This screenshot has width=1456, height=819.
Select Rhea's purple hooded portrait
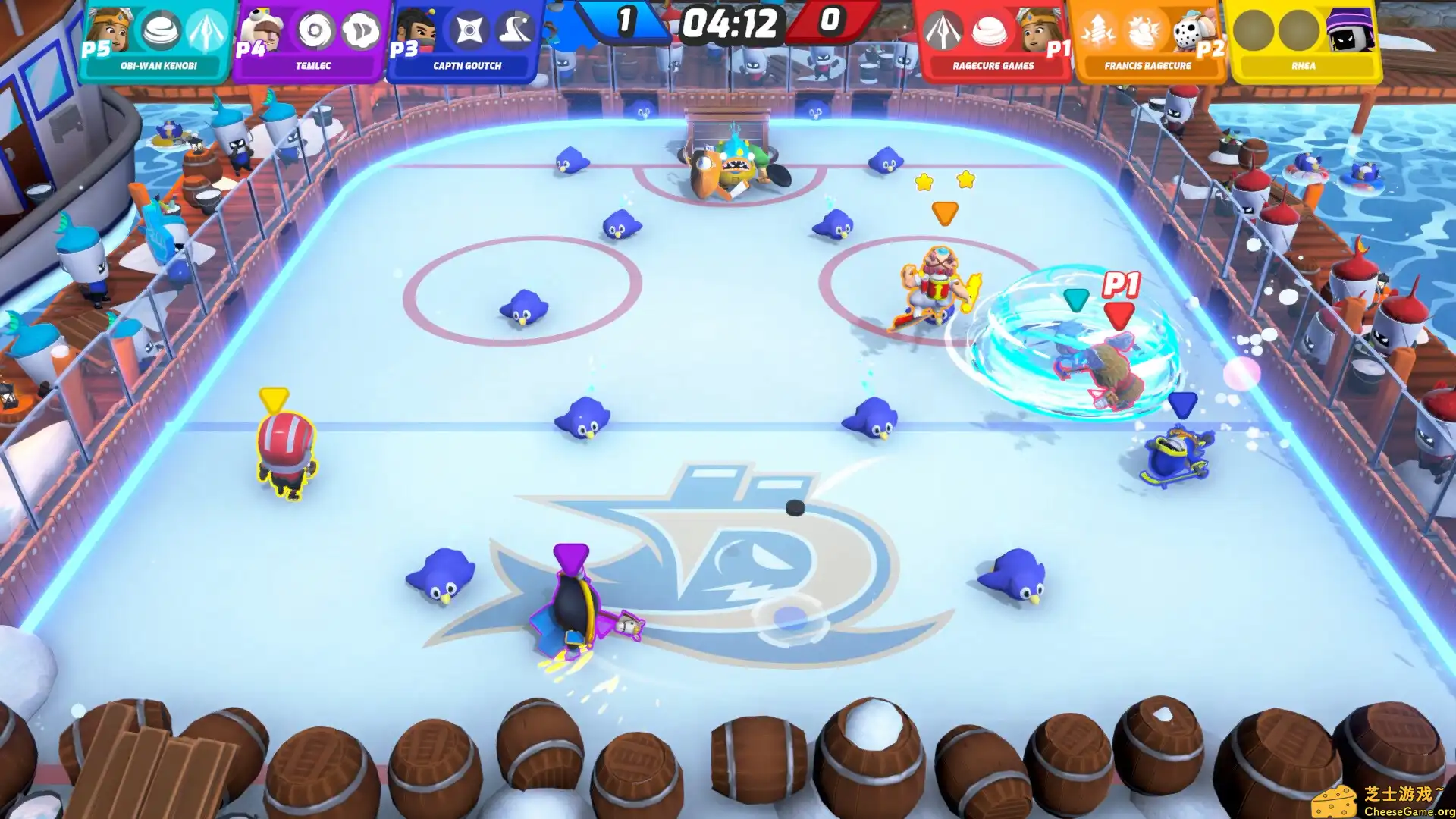[1349, 30]
